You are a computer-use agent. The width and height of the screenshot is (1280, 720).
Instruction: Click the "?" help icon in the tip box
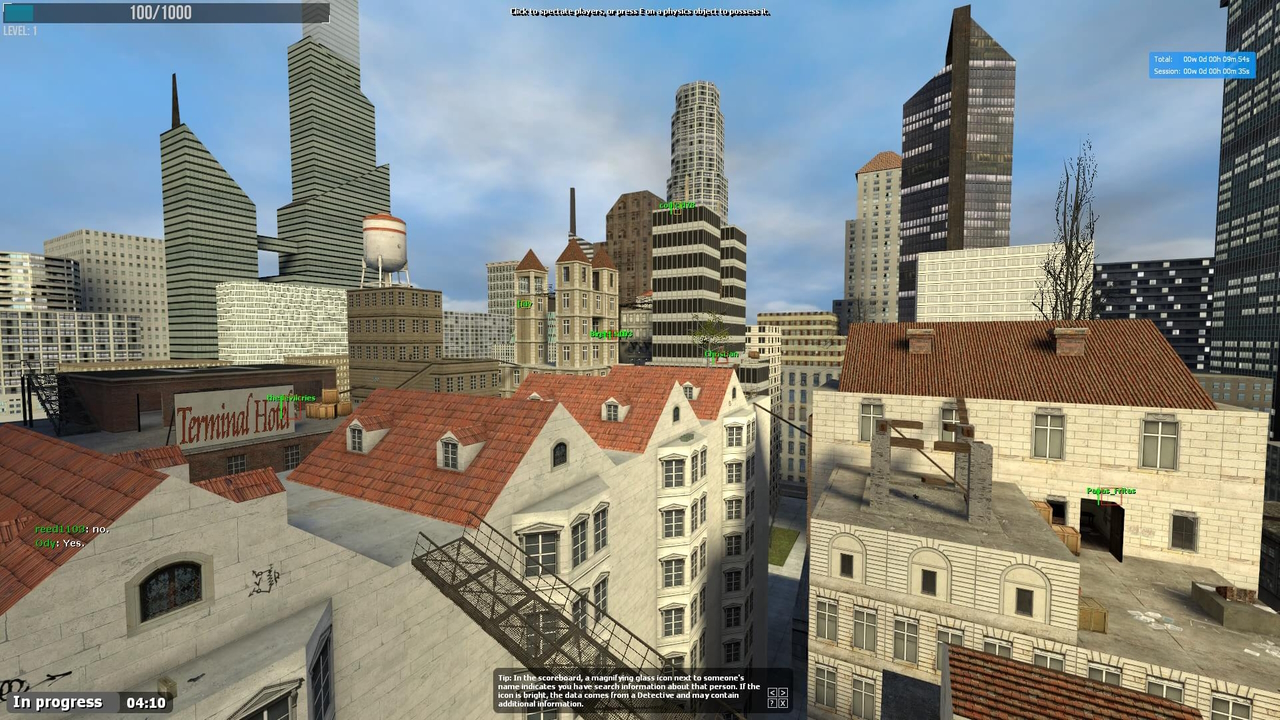(x=772, y=702)
